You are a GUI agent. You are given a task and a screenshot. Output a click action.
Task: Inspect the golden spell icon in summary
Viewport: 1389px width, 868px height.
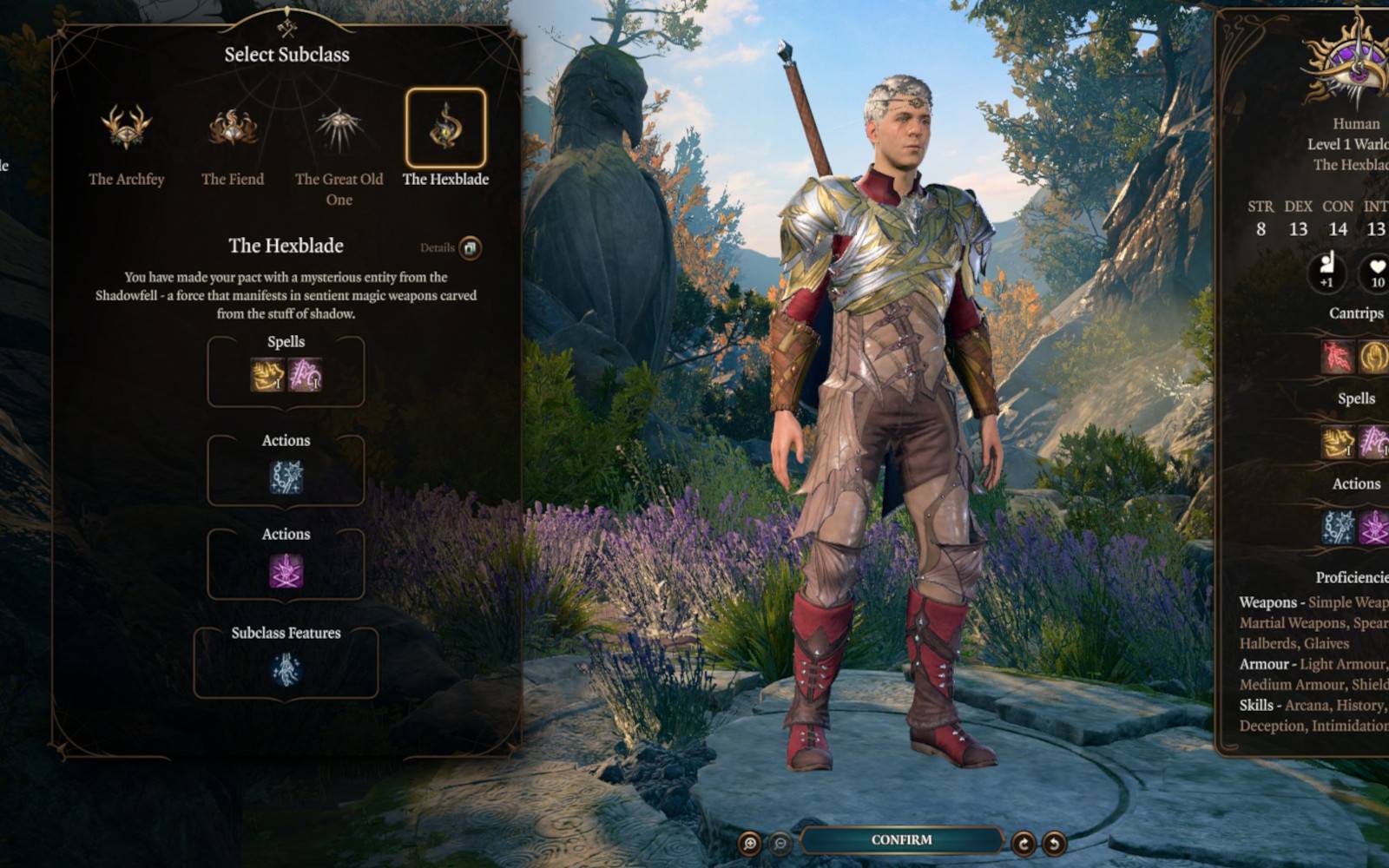pyautogui.click(x=1337, y=442)
